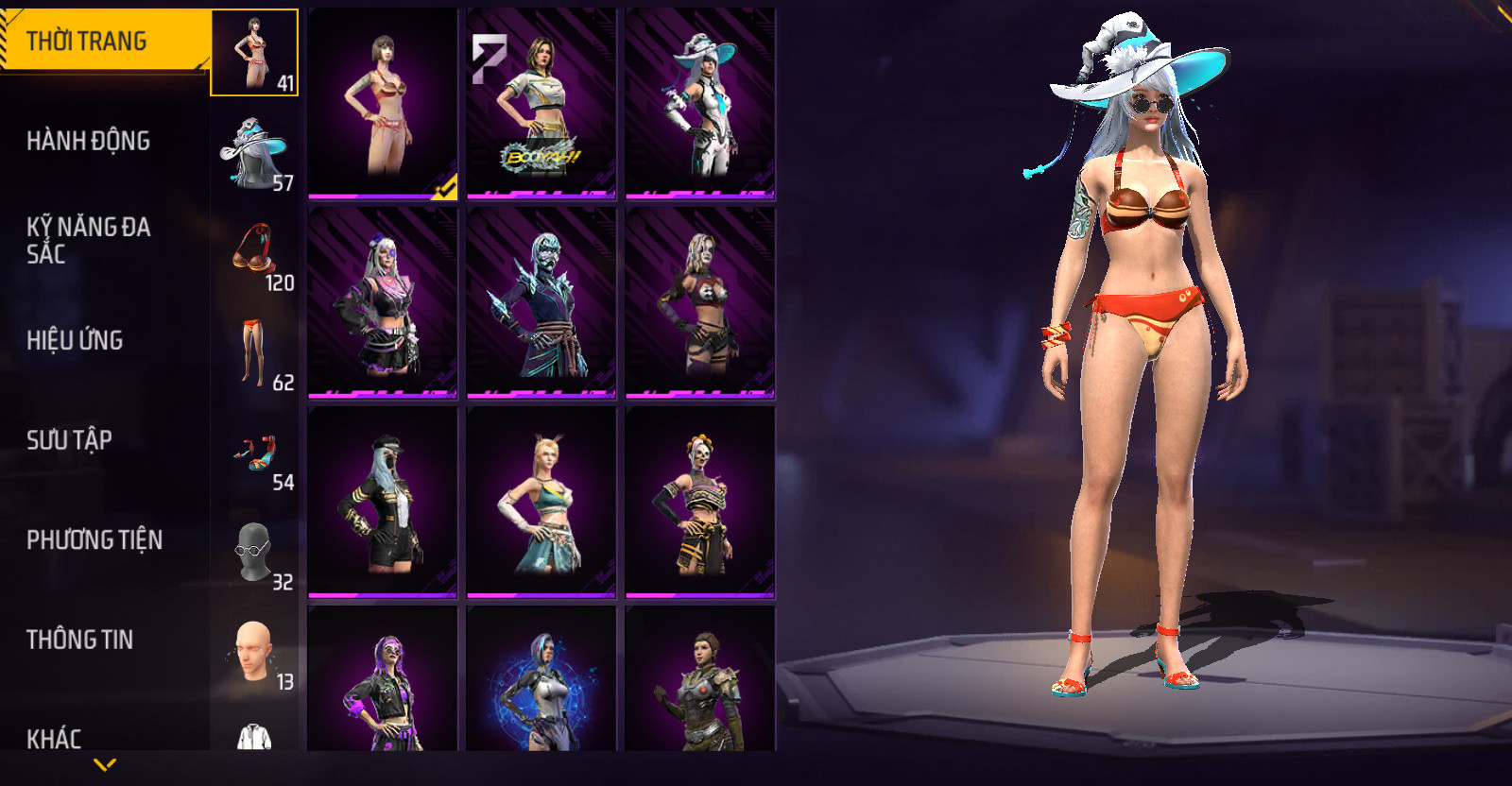Expand the menu with the yellow down arrow
The image size is (1512, 786).
pos(105,764)
